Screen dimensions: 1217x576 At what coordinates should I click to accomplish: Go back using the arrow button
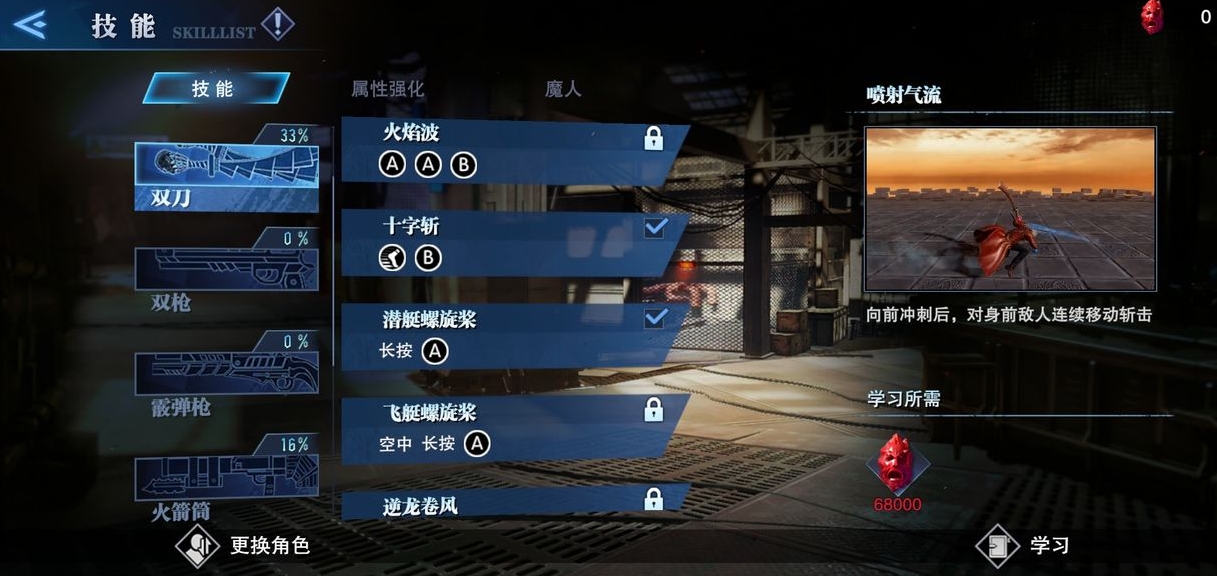[30, 24]
